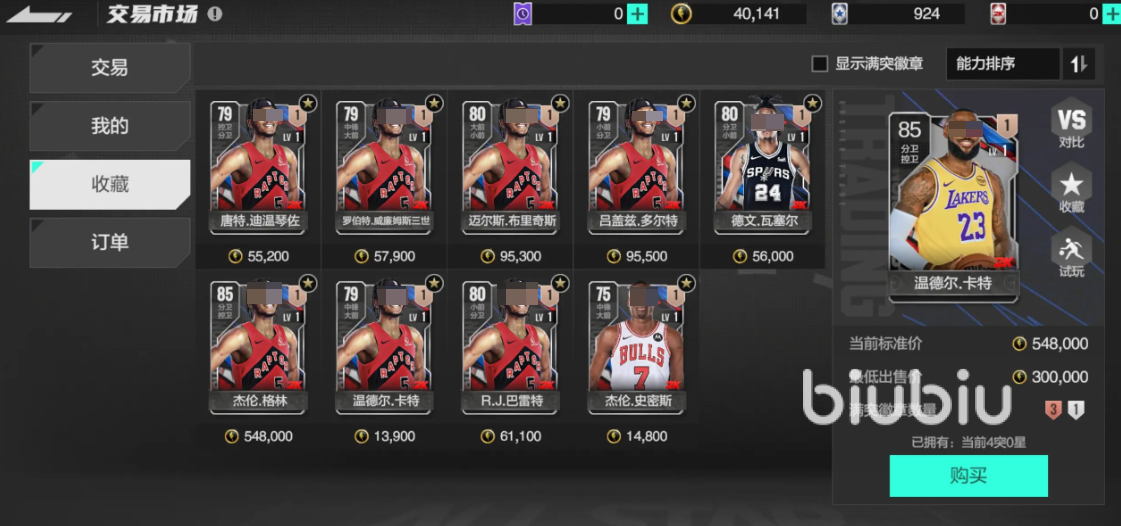The height and width of the screenshot is (526, 1121).
Task: Compare players using the VS 对比 button
Action: (x=1071, y=127)
